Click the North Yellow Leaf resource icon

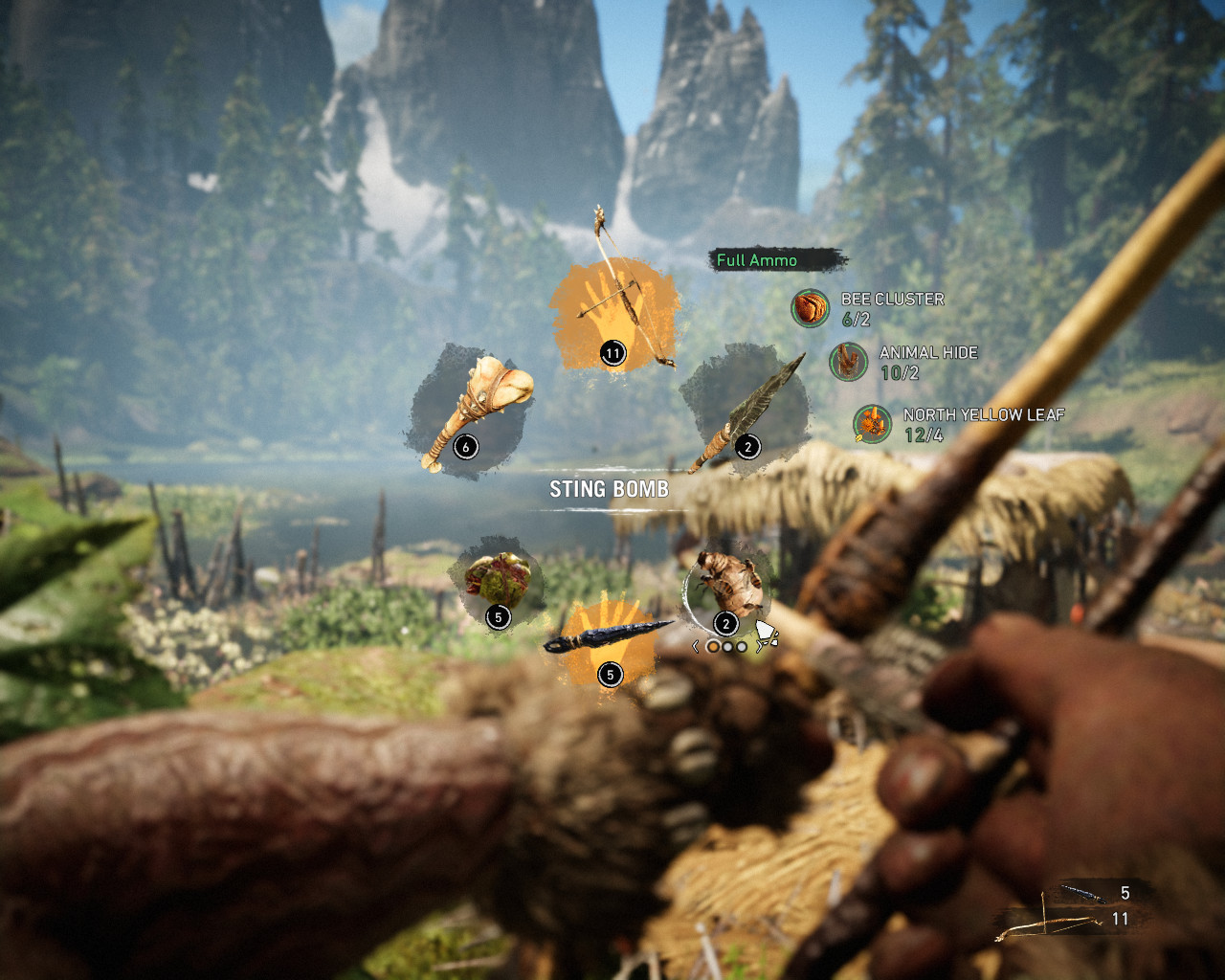pyautogui.click(x=874, y=426)
